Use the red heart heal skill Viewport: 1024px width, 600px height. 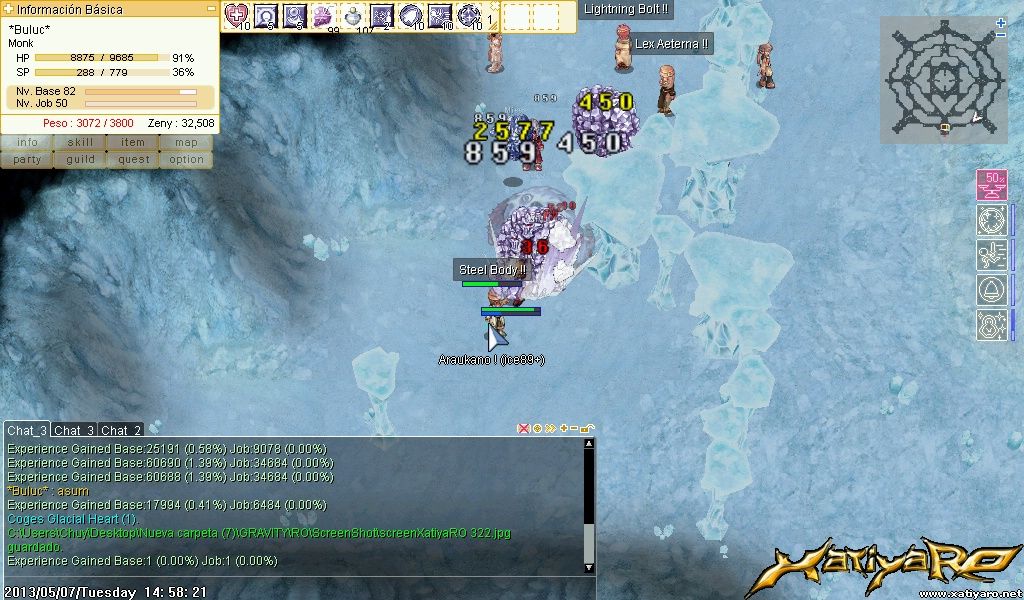tap(237, 15)
